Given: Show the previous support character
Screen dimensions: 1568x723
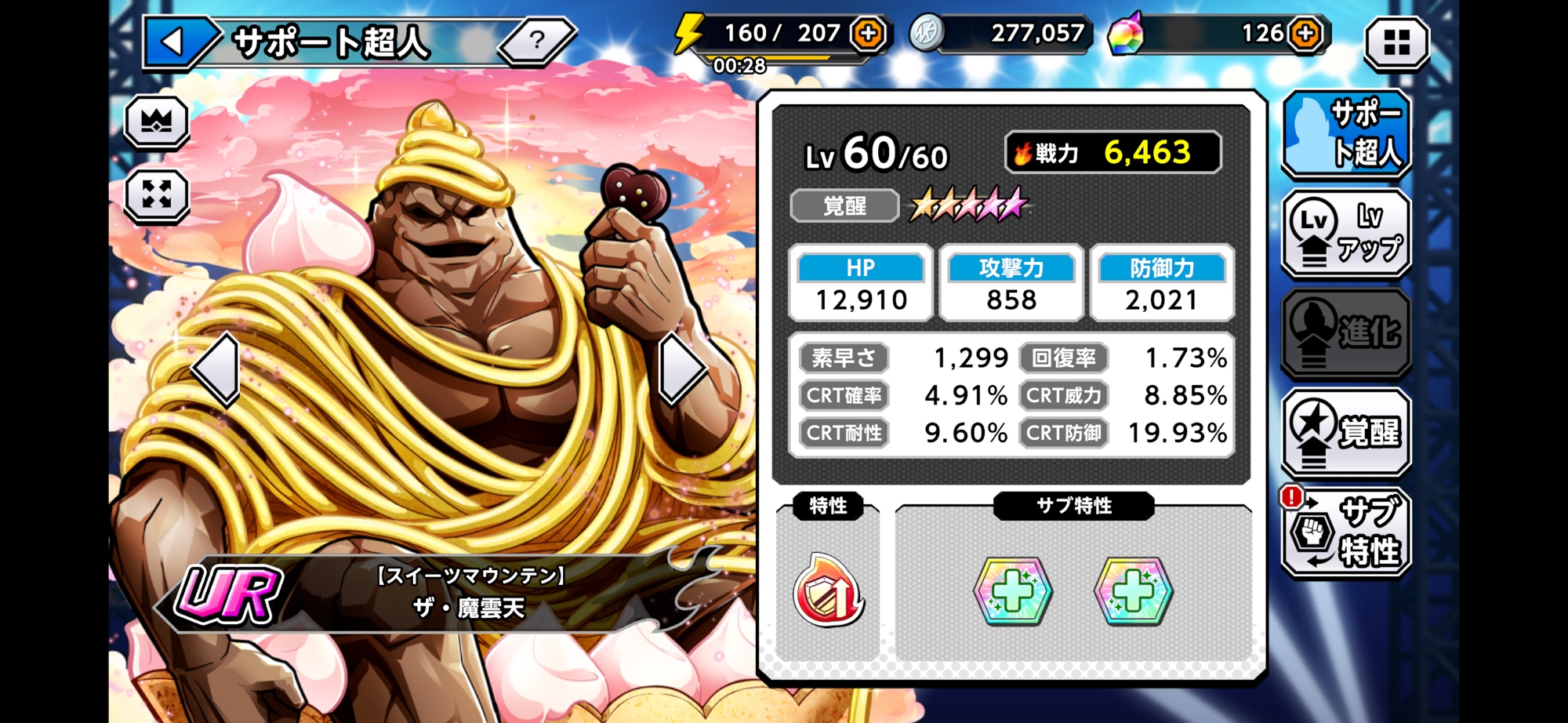Looking at the screenshot, I should [217, 369].
